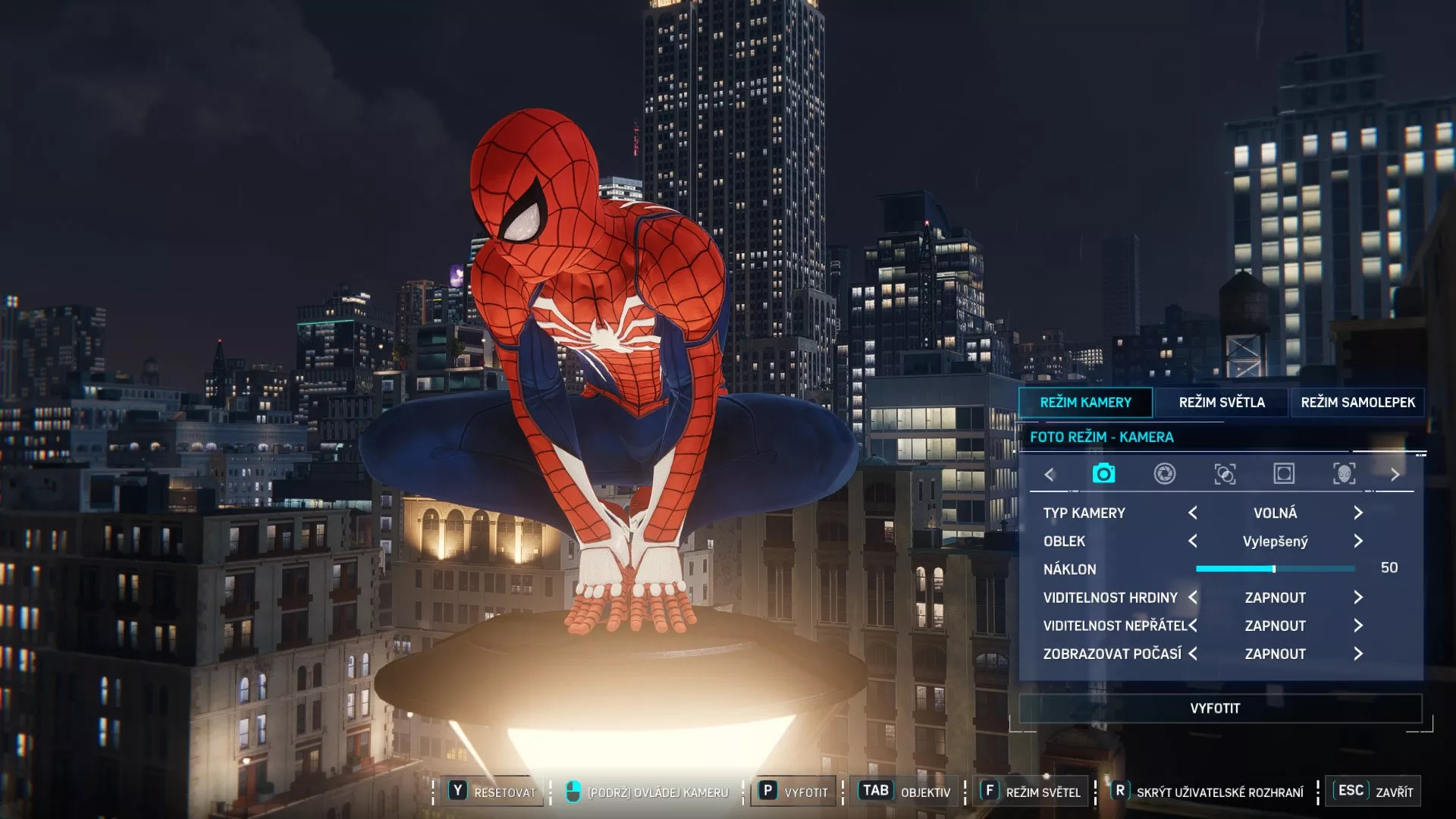Open next TYP KAMERY option with right chevron
This screenshot has width=1456, height=819.
click(1357, 513)
